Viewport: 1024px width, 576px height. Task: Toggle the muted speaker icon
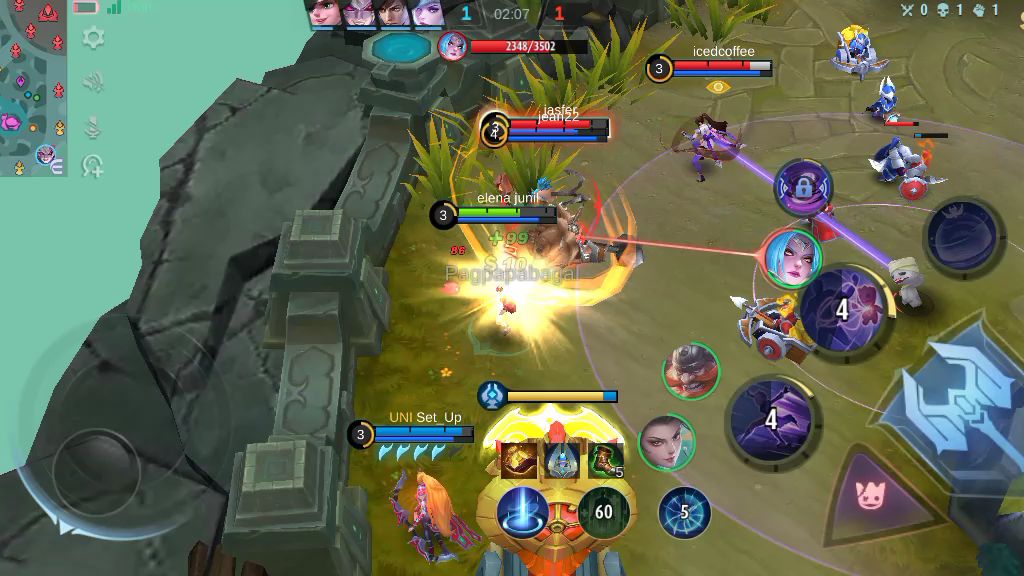[93, 83]
